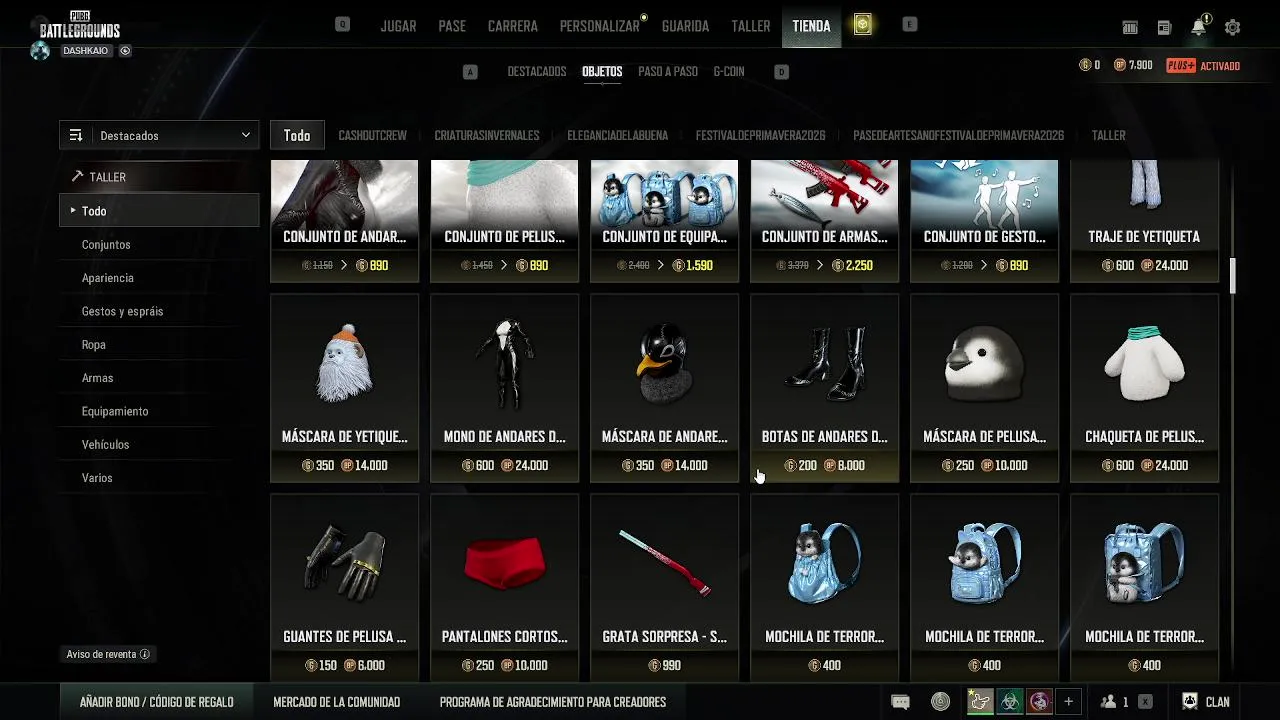
Task: Filter items by CASHOUTCREW category
Action: 372,136
